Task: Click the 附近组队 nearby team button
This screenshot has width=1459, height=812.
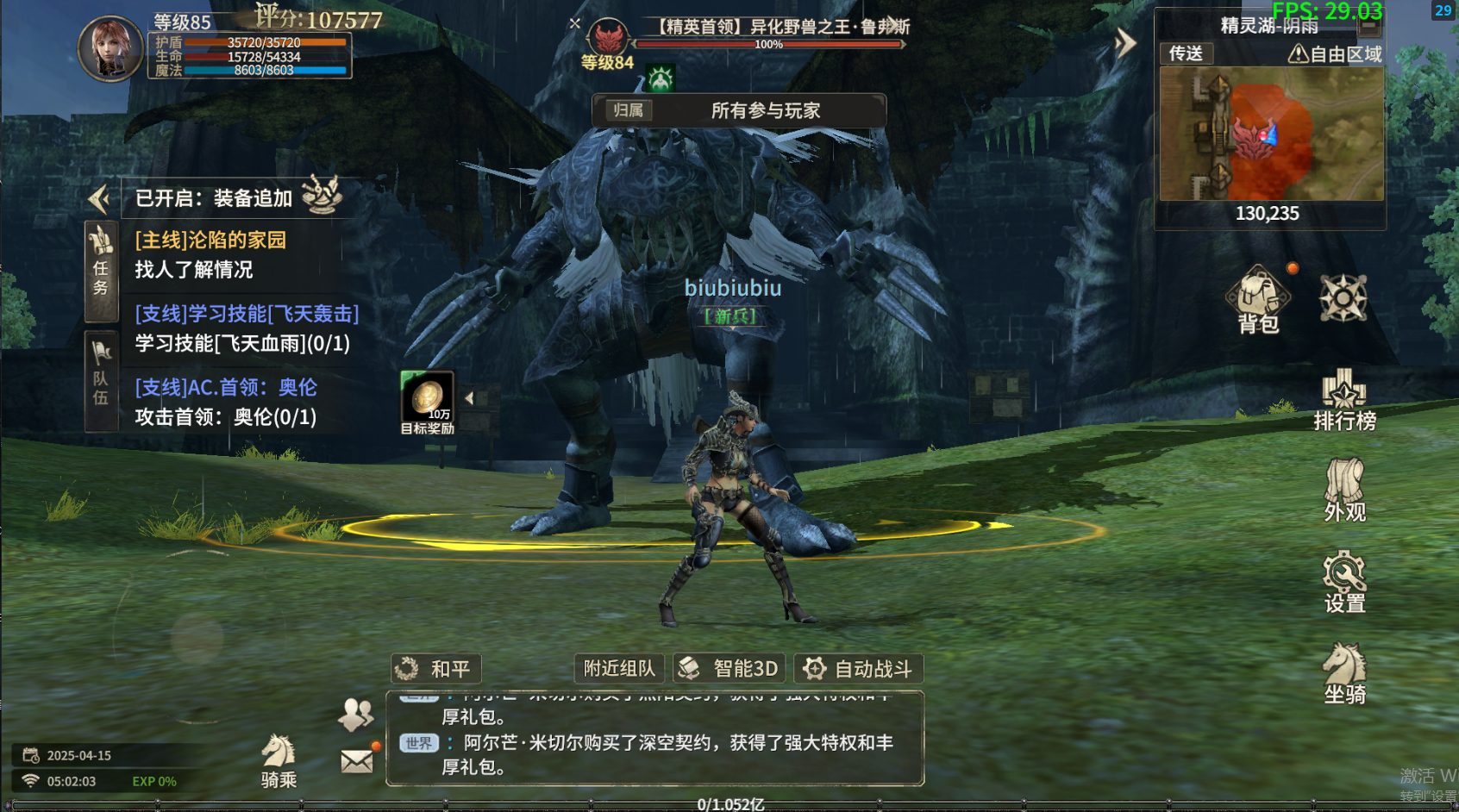Action: click(619, 668)
